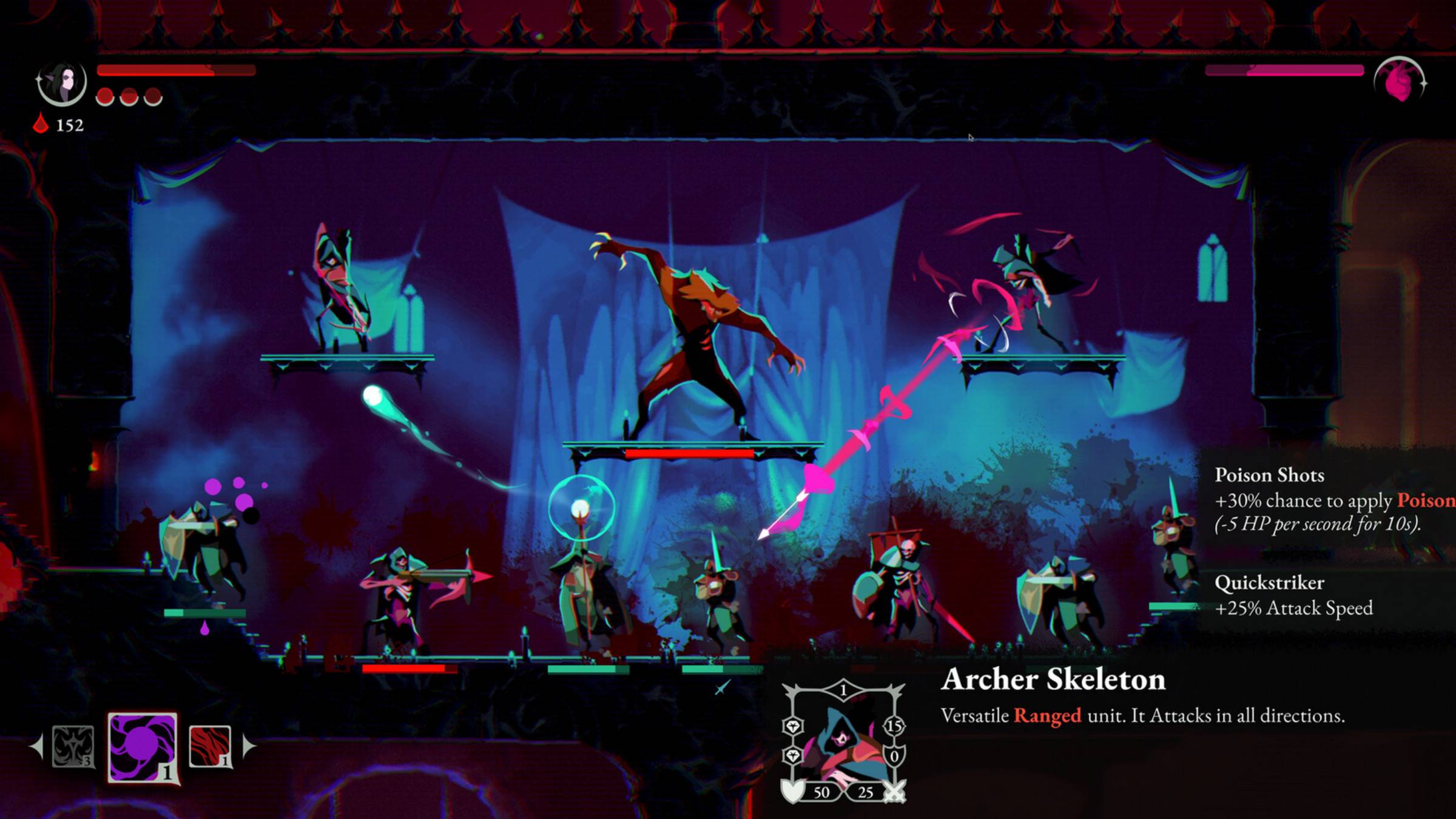Screen dimensions: 1456x819
Task: Choose the red flame spell card
Action: pos(210,746)
